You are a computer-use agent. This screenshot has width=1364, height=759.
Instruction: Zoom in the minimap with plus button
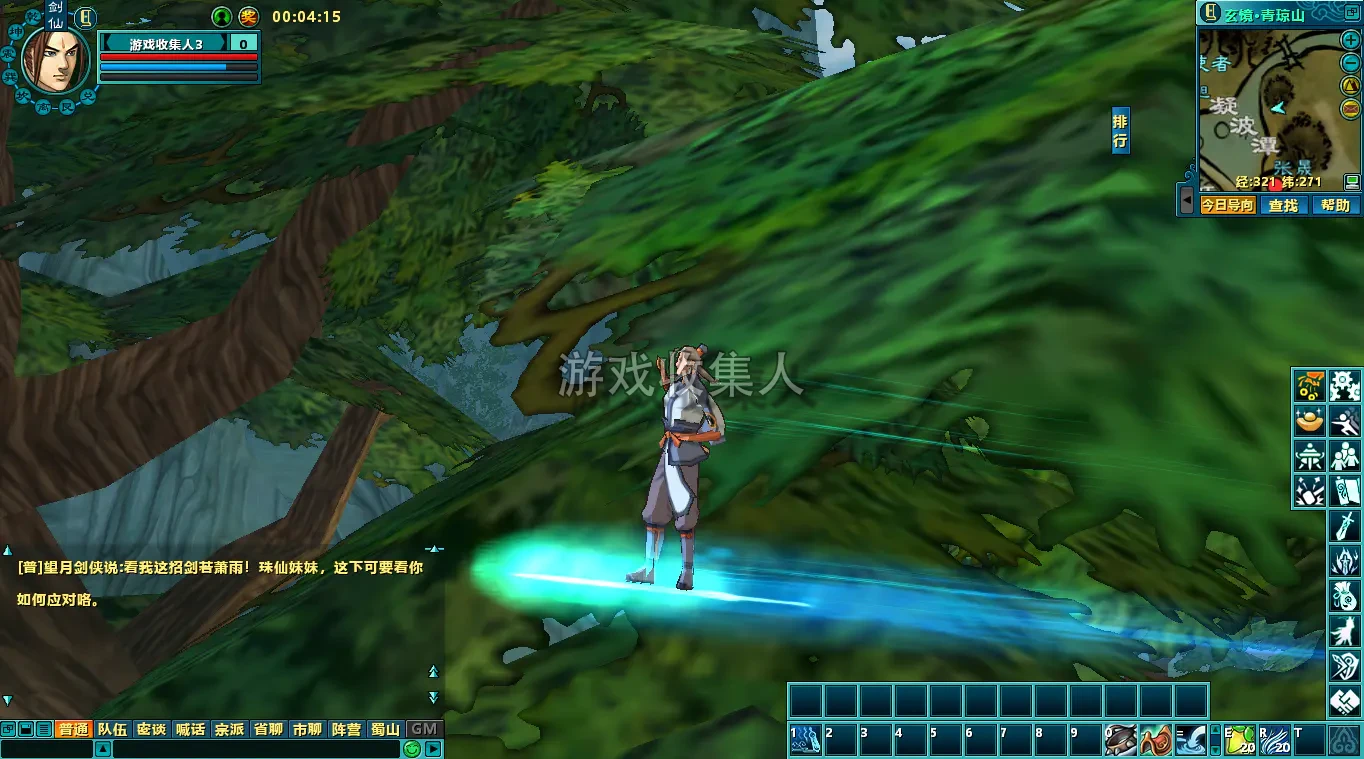pos(1350,41)
